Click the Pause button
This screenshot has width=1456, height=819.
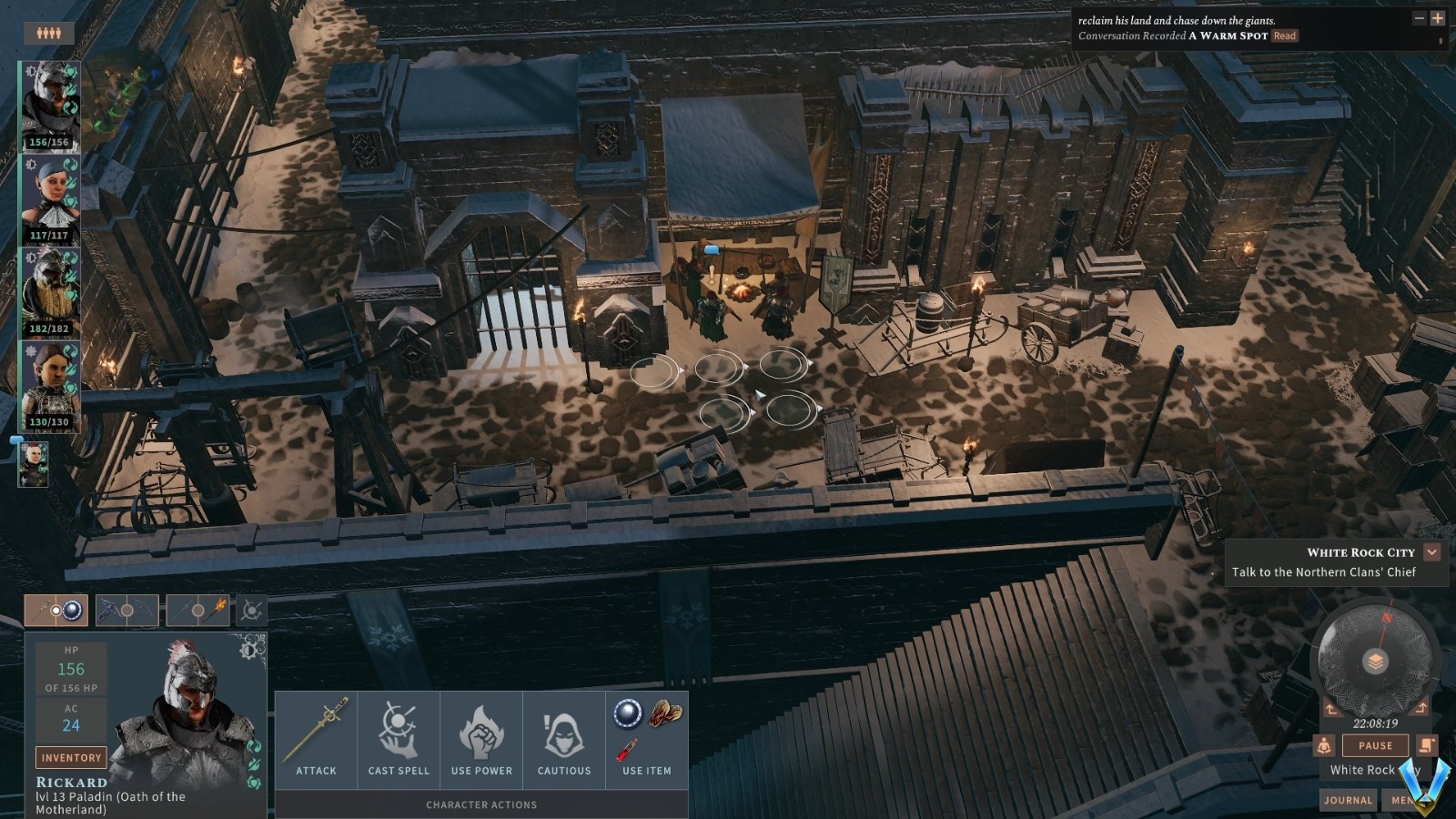[1375, 745]
